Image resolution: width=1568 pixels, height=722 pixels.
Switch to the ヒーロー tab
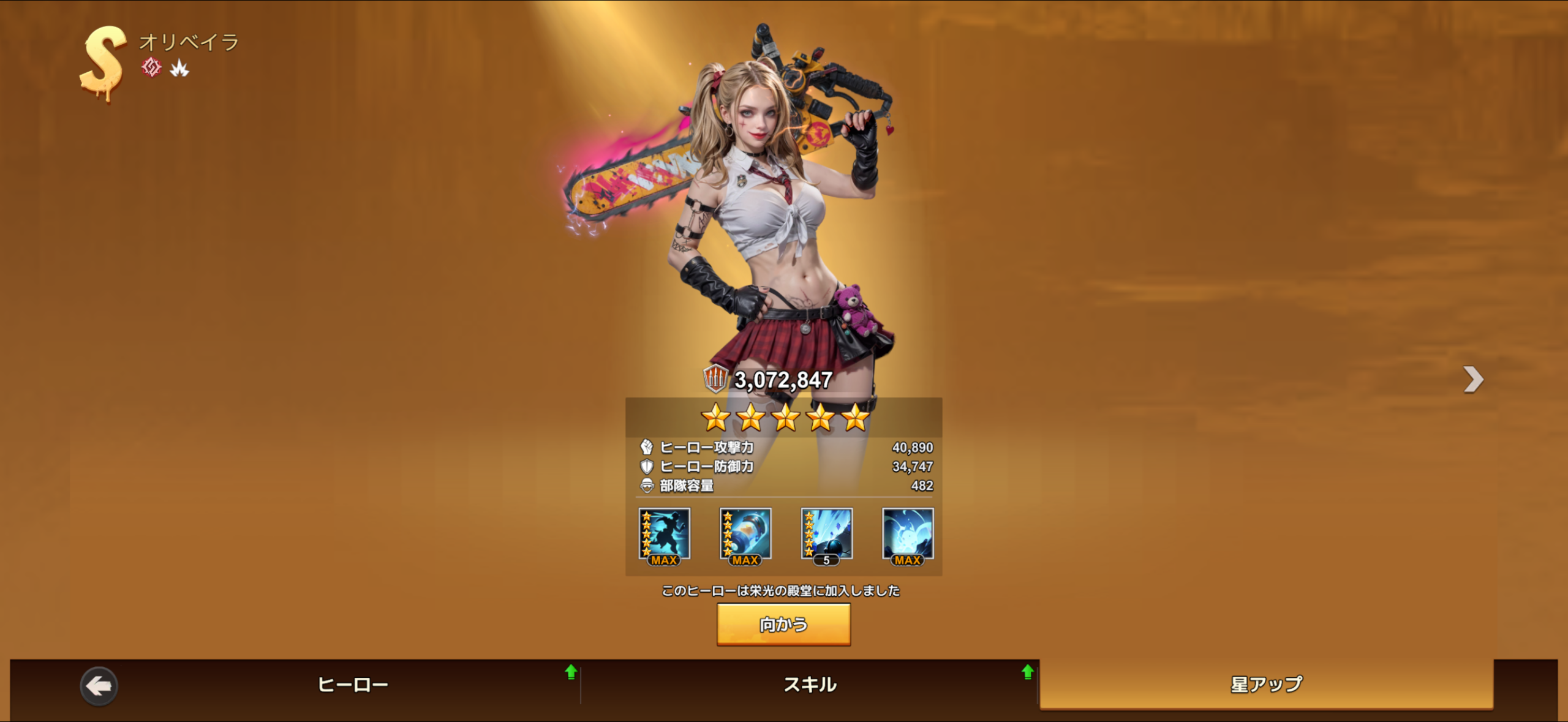tap(353, 685)
